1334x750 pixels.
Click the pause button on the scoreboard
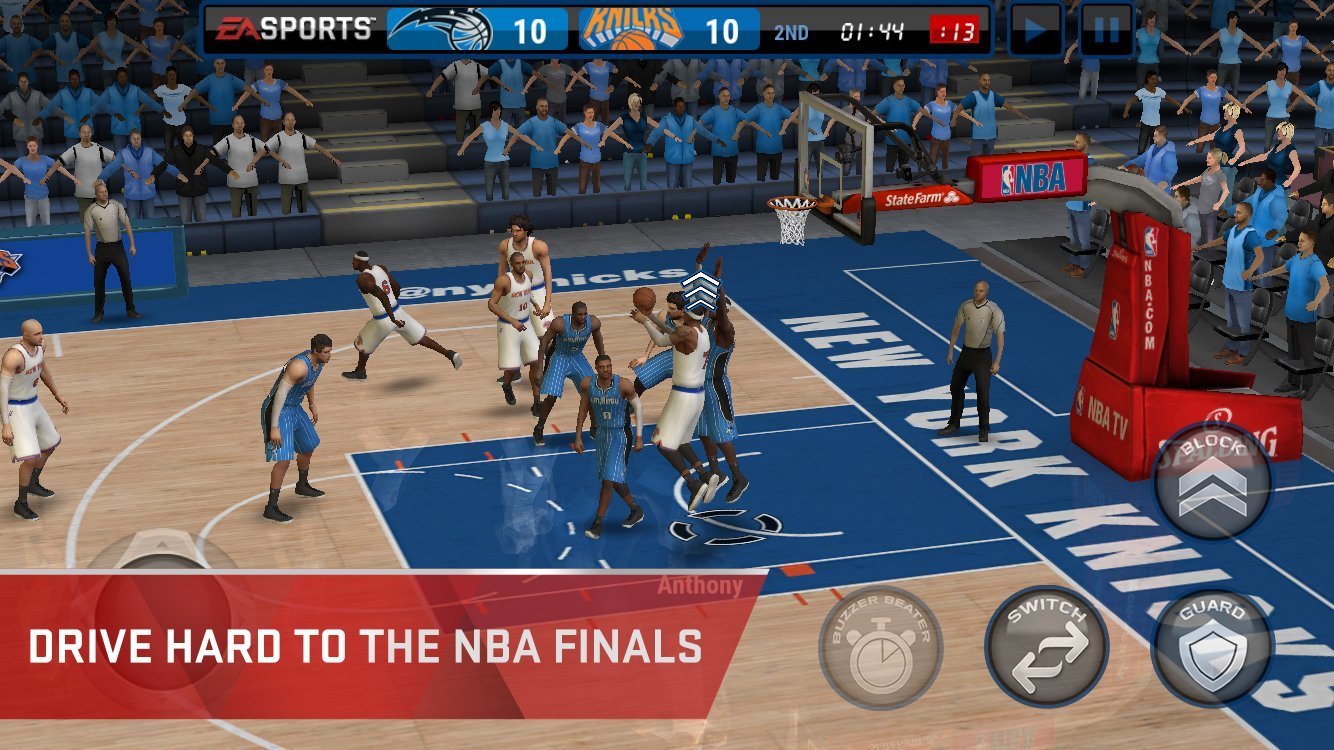[x=1106, y=31]
